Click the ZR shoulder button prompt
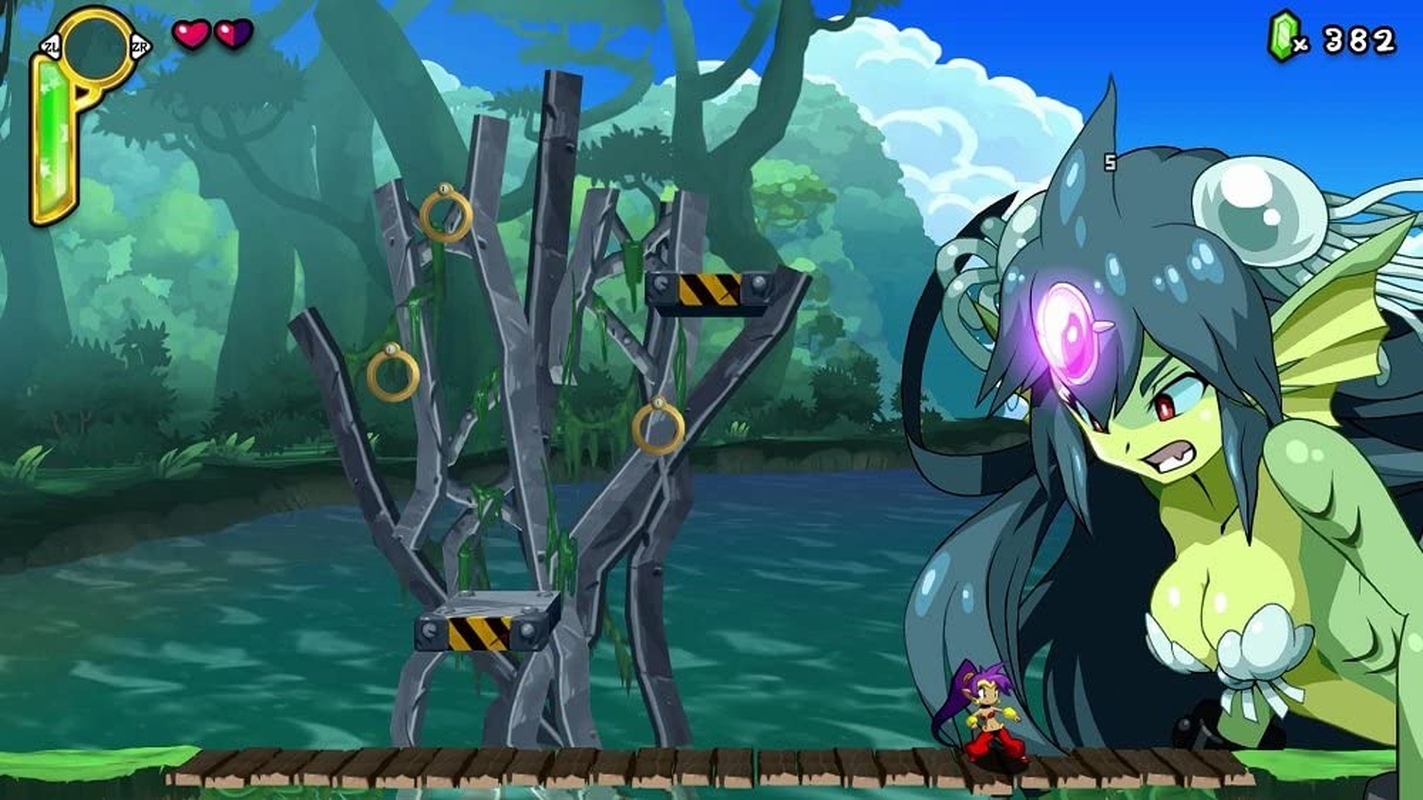This screenshot has width=1423, height=800. pyautogui.click(x=141, y=44)
